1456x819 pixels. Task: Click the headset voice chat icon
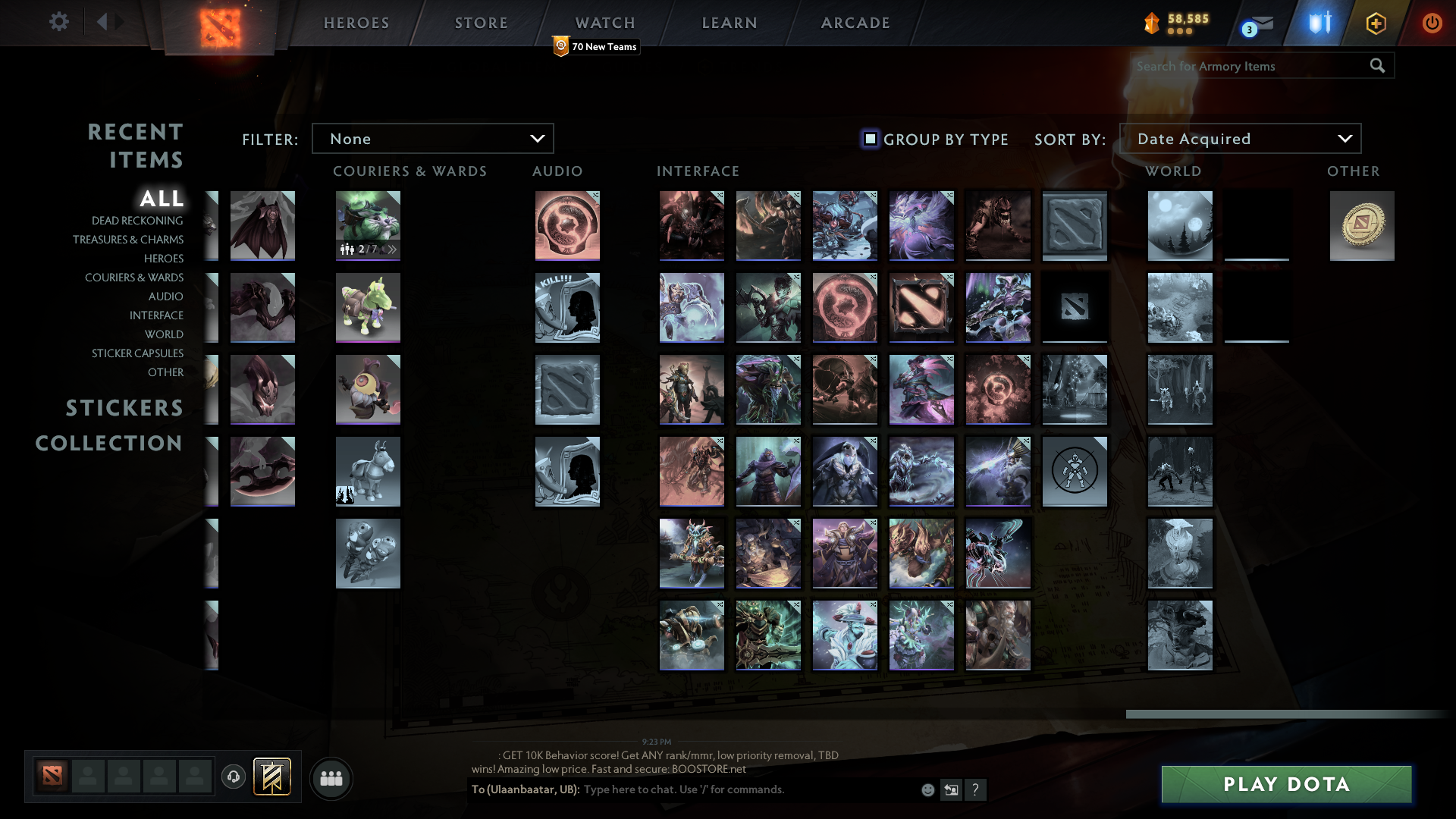[x=233, y=777]
